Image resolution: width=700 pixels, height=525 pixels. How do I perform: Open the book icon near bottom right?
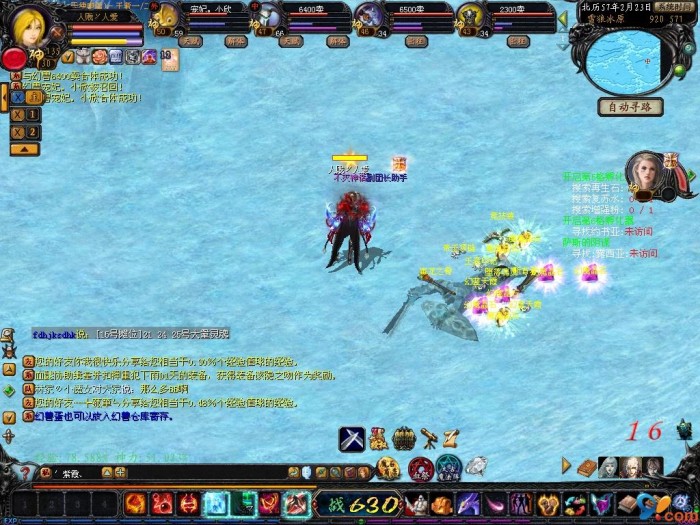point(609,466)
